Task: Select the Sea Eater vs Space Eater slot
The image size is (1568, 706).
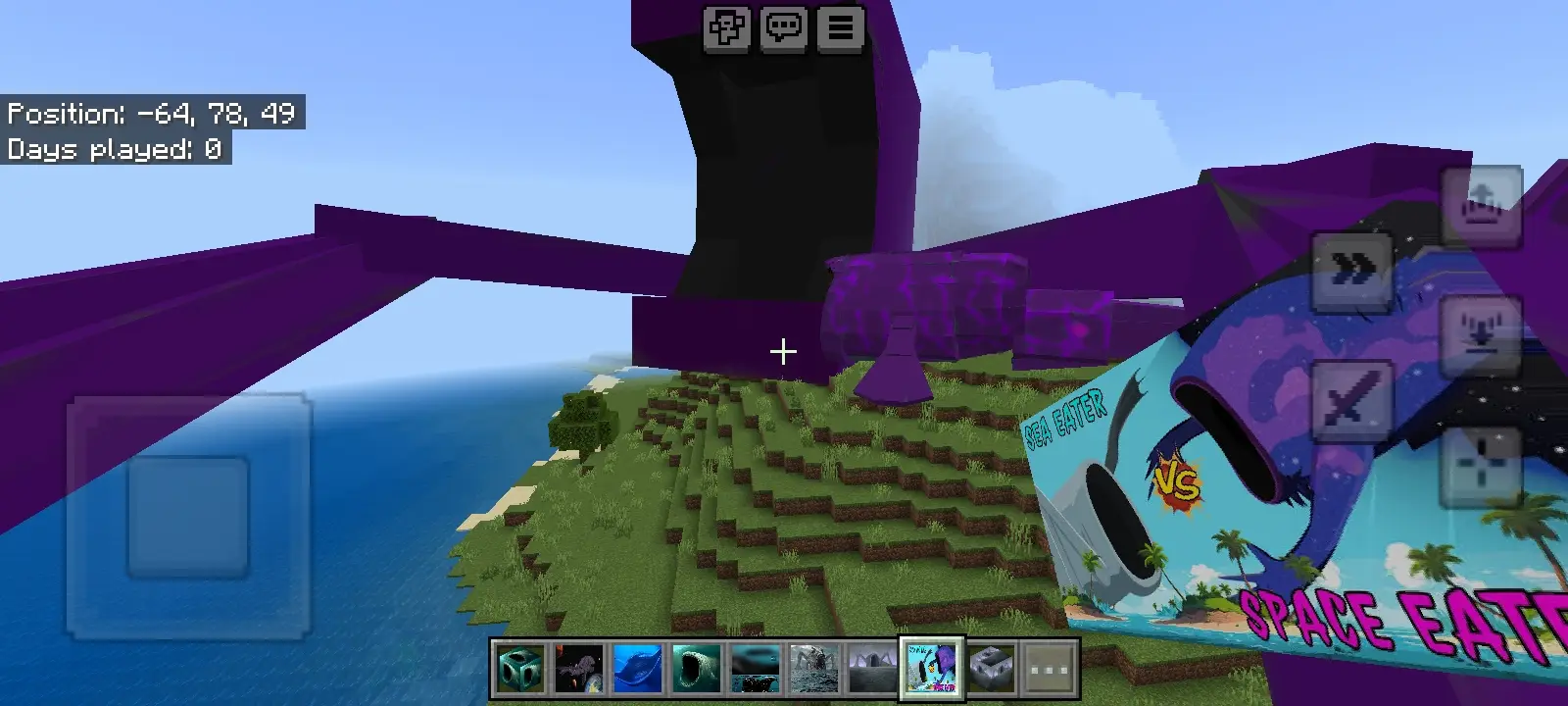Action: (x=932, y=669)
